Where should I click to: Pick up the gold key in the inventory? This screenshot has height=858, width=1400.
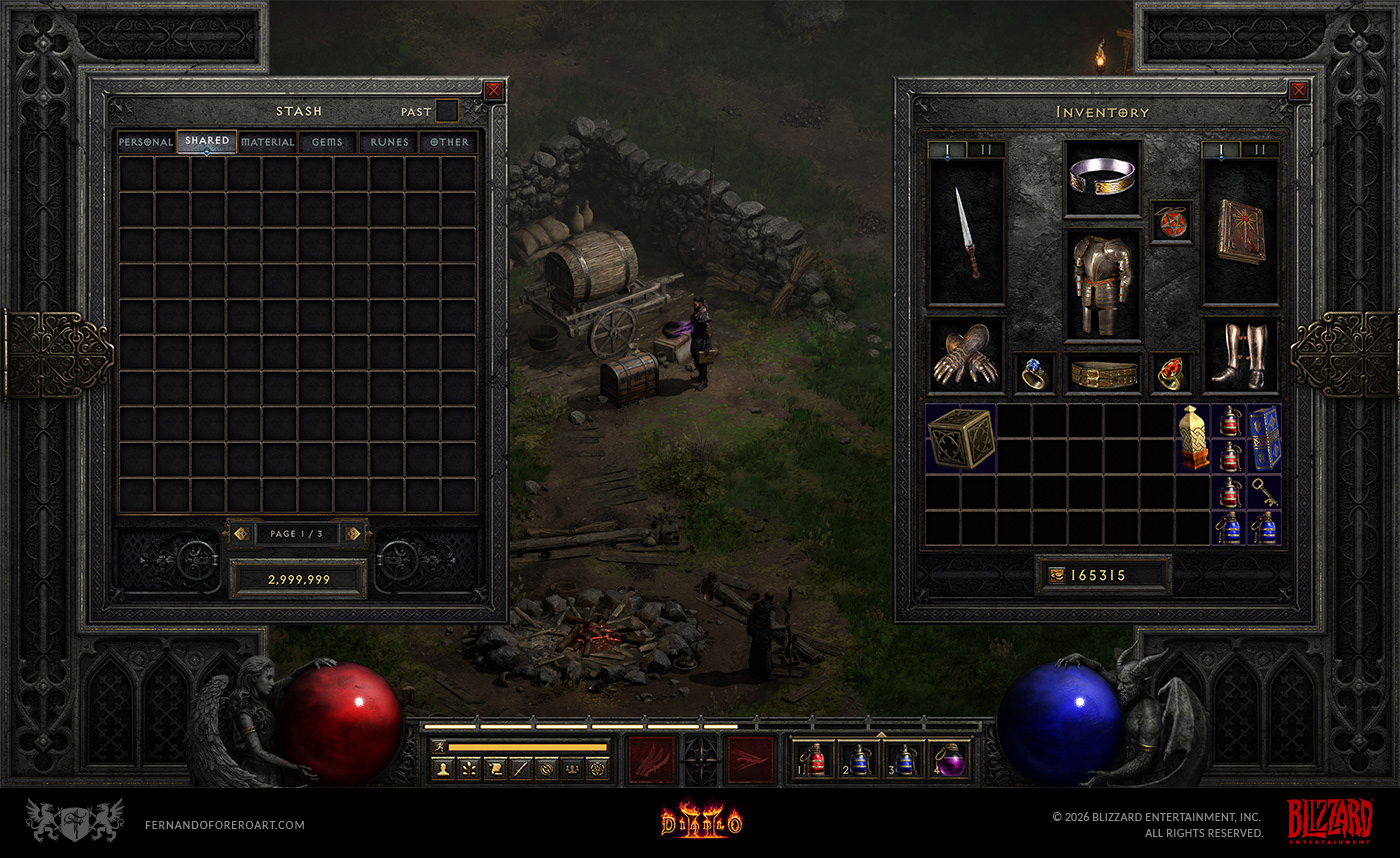(x=1264, y=492)
